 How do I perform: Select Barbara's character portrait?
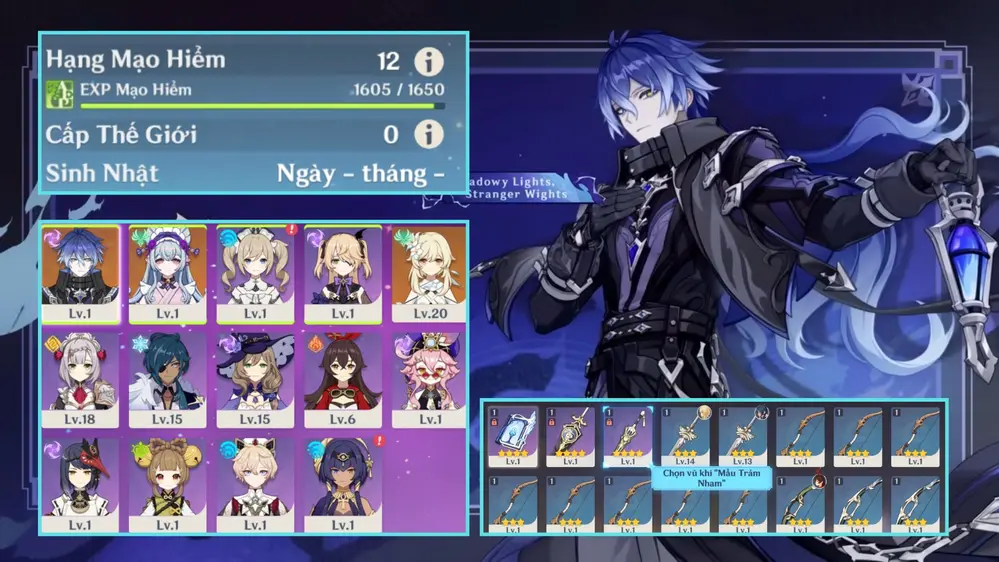click(x=255, y=270)
